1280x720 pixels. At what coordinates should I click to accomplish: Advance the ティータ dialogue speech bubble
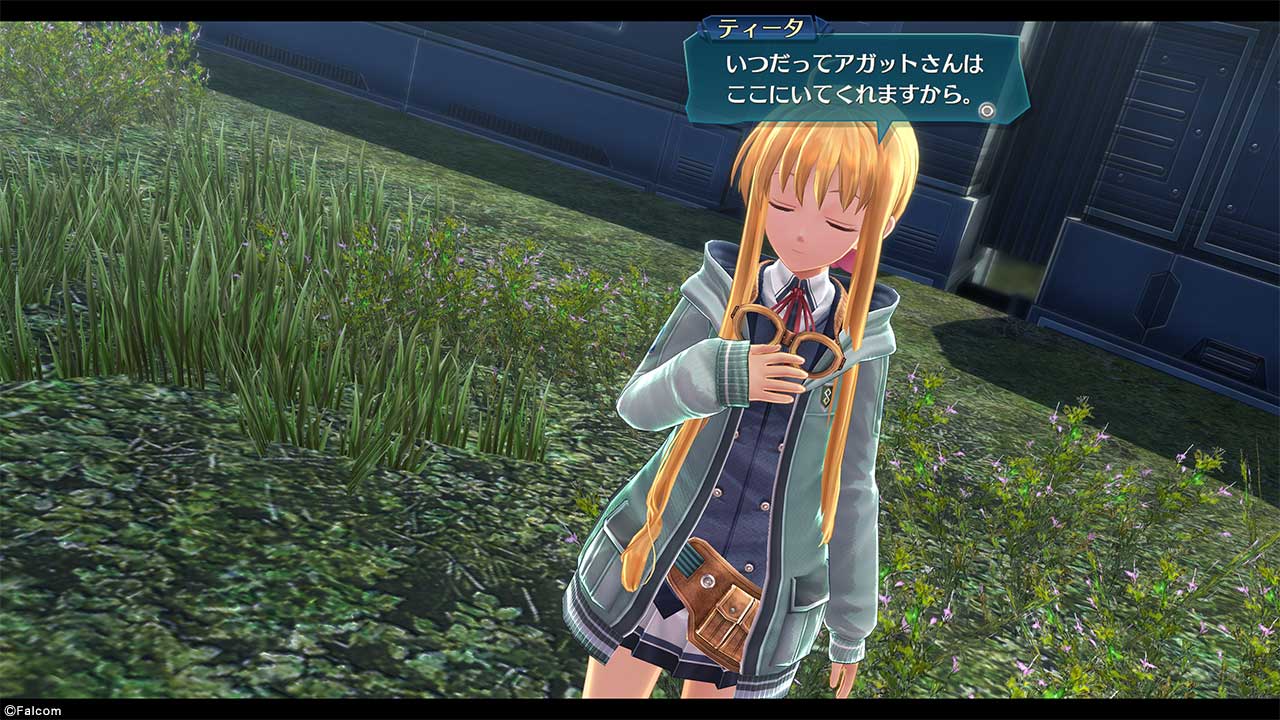point(987,110)
